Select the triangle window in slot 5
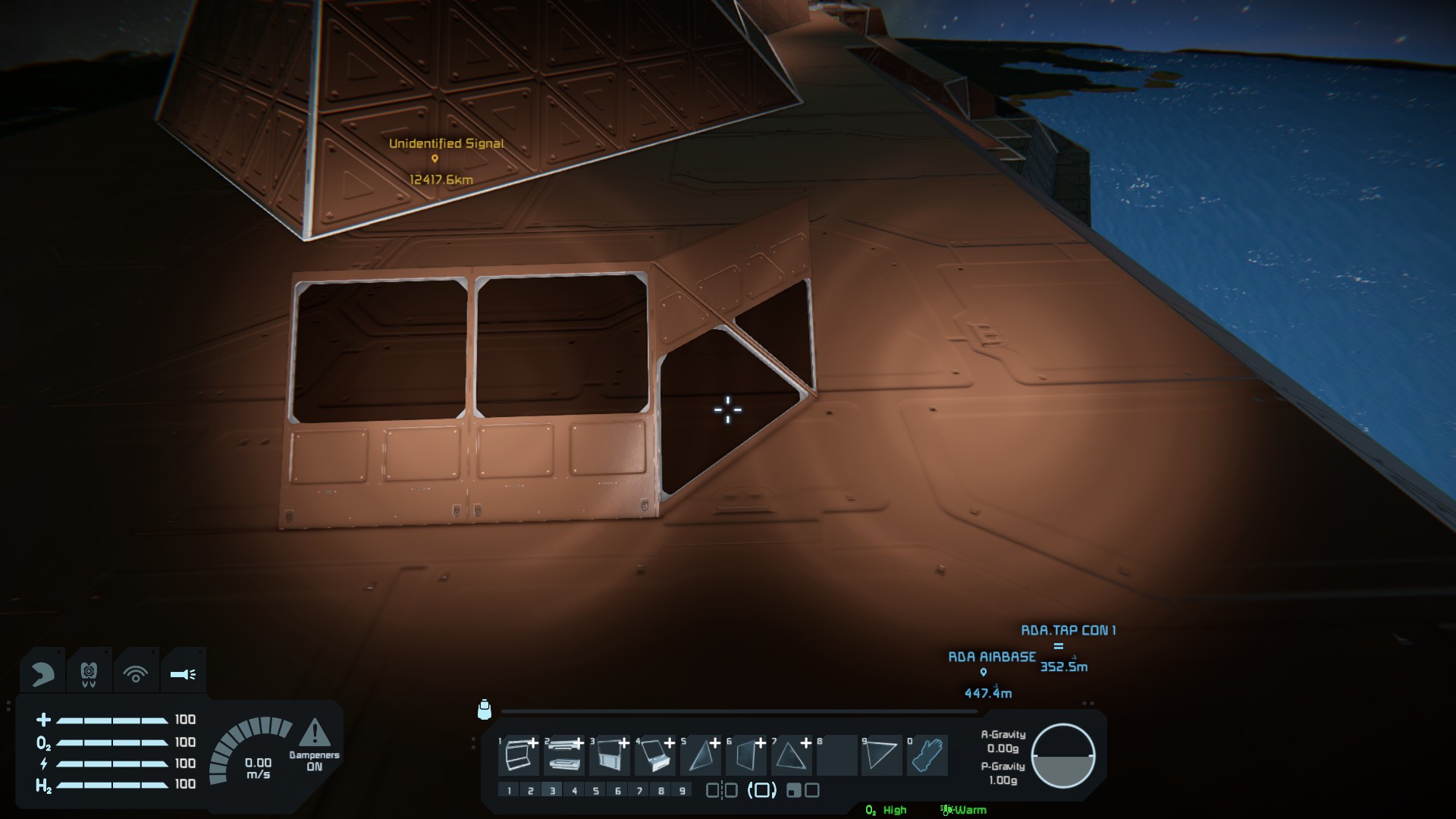 [701, 755]
